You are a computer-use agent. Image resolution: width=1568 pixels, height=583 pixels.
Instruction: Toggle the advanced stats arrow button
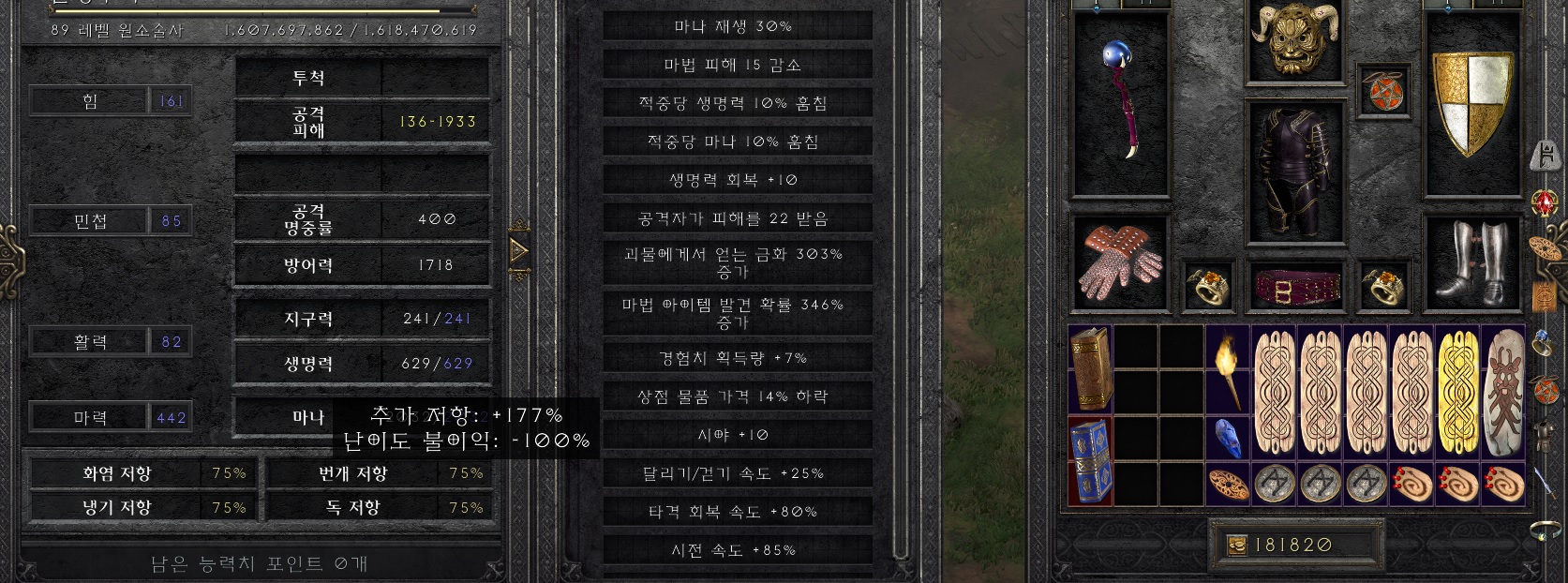pos(518,251)
